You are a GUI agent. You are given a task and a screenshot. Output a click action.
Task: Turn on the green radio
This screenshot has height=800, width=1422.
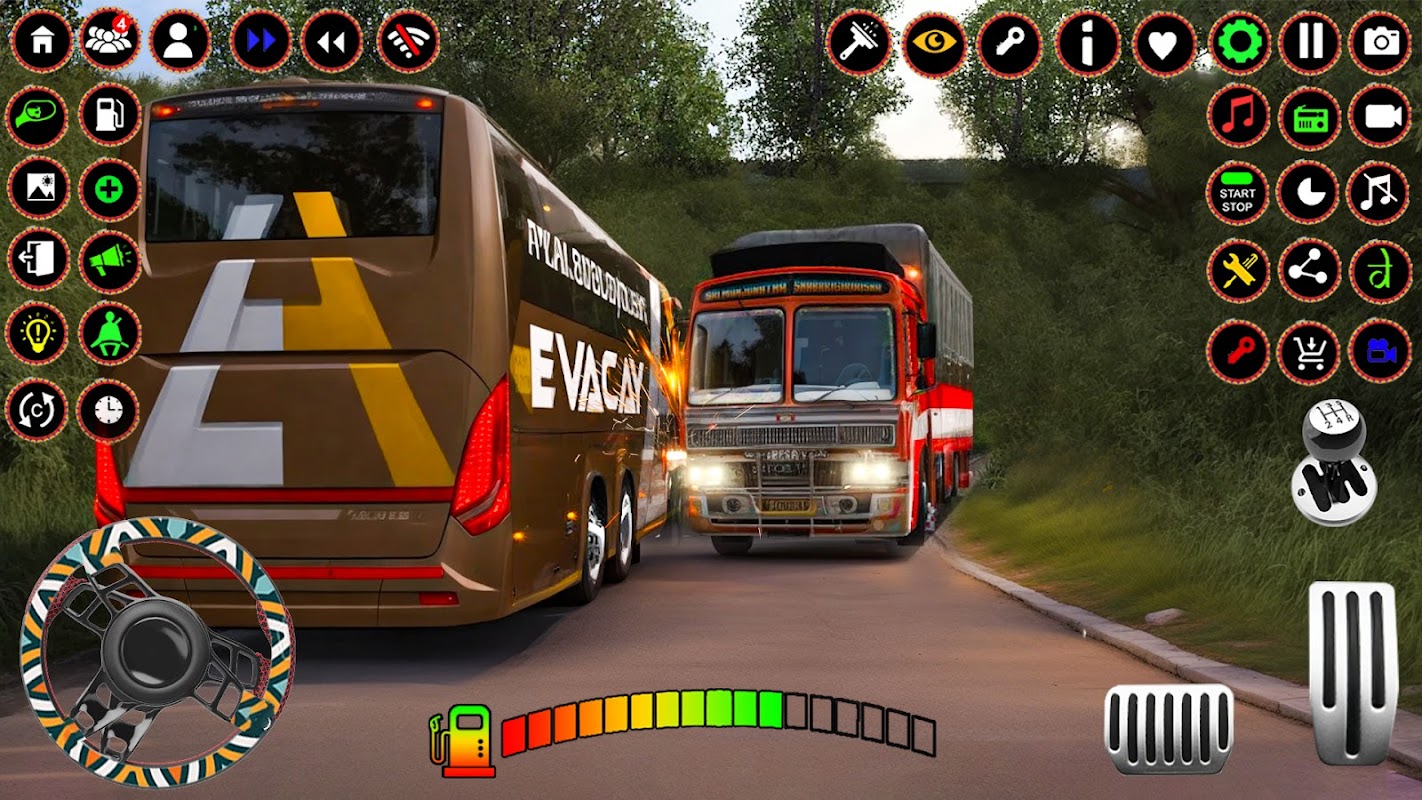click(1309, 116)
